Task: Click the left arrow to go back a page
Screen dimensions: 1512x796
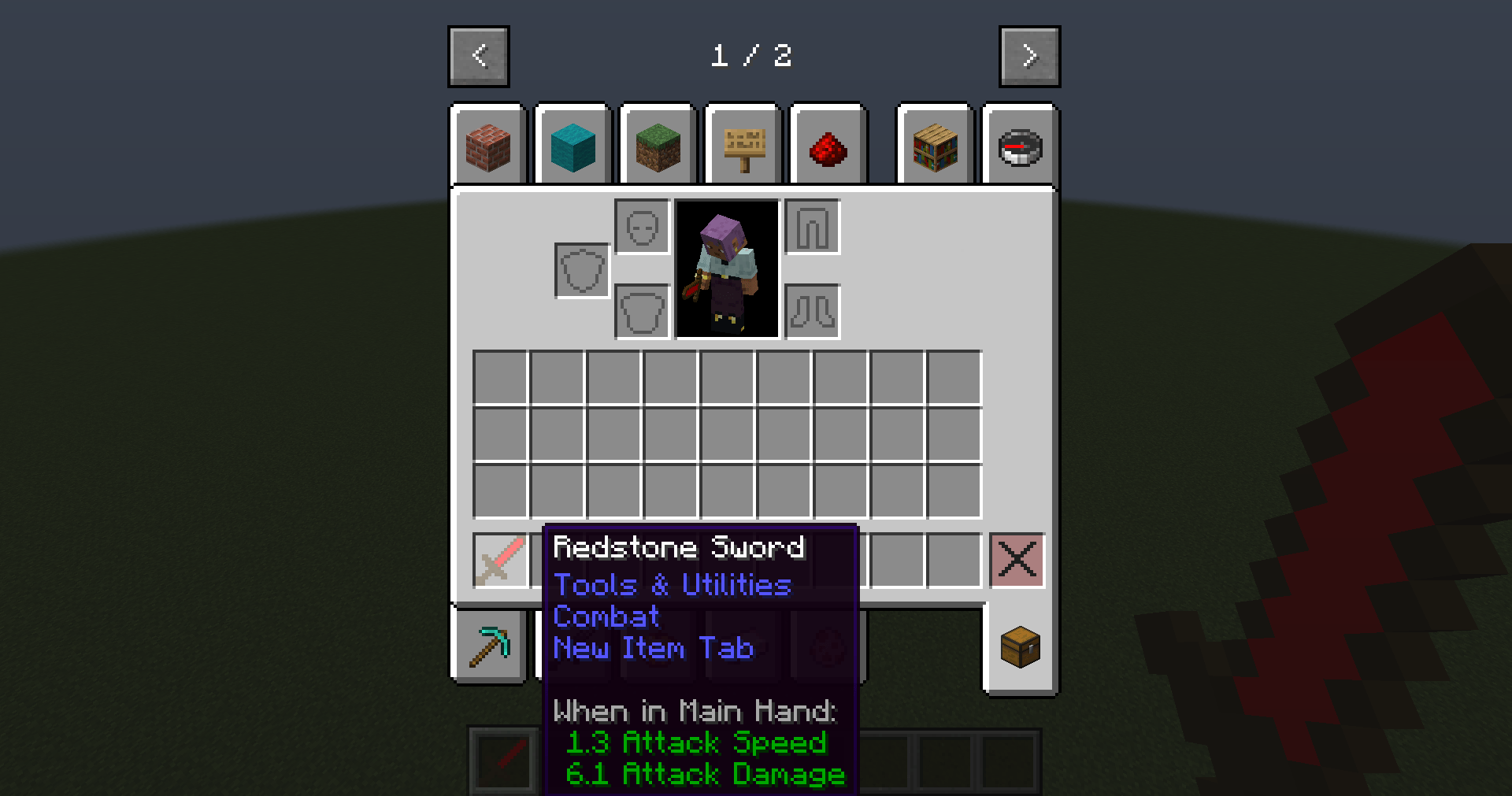Action: coord(478,56)
